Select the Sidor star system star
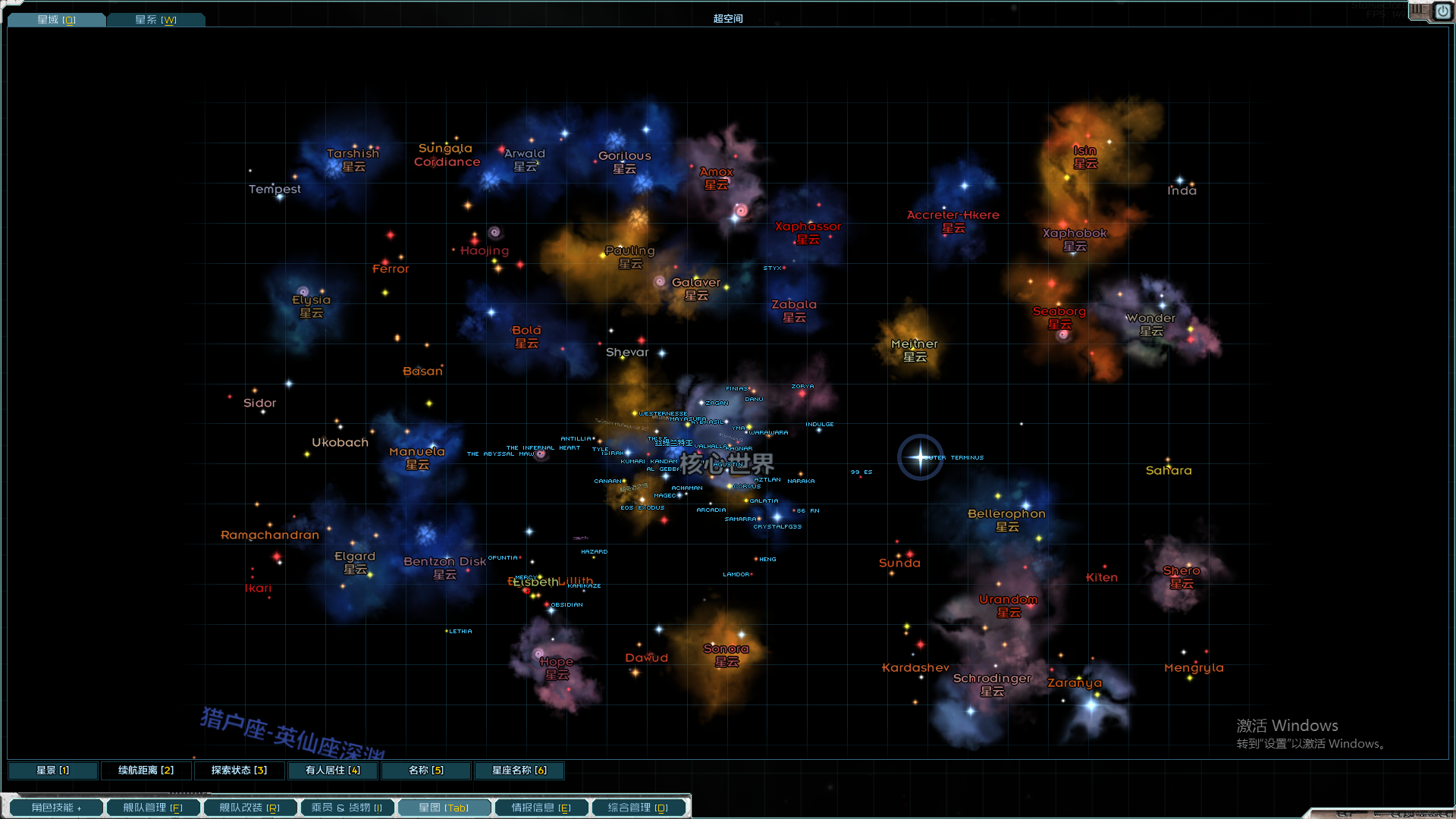The height and width of the screenshot is (819, 1456). coord(260,402)
